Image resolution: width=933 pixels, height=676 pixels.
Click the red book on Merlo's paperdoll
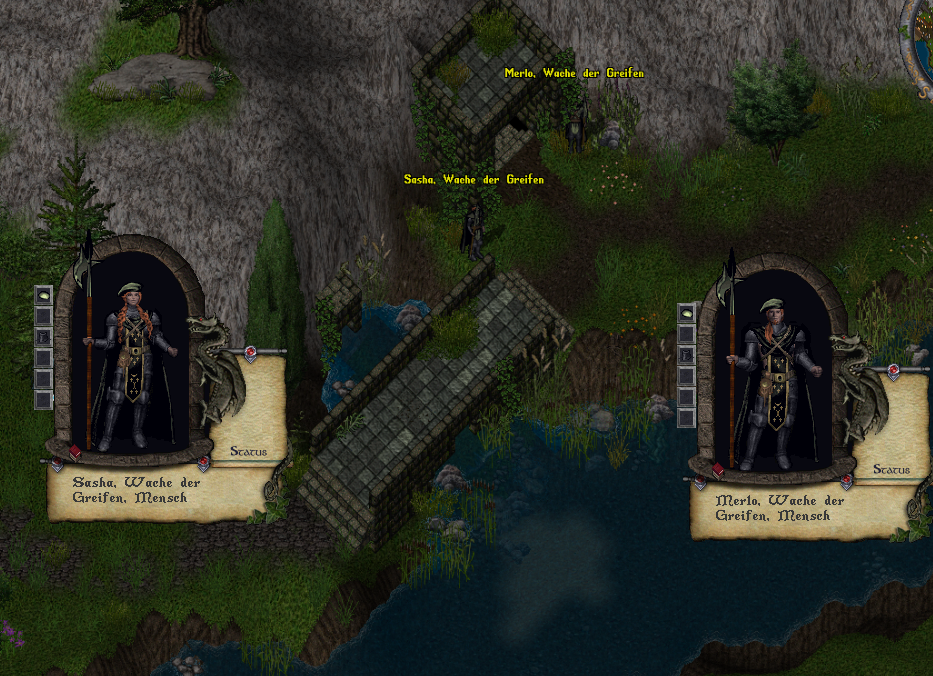pos(718,469)
